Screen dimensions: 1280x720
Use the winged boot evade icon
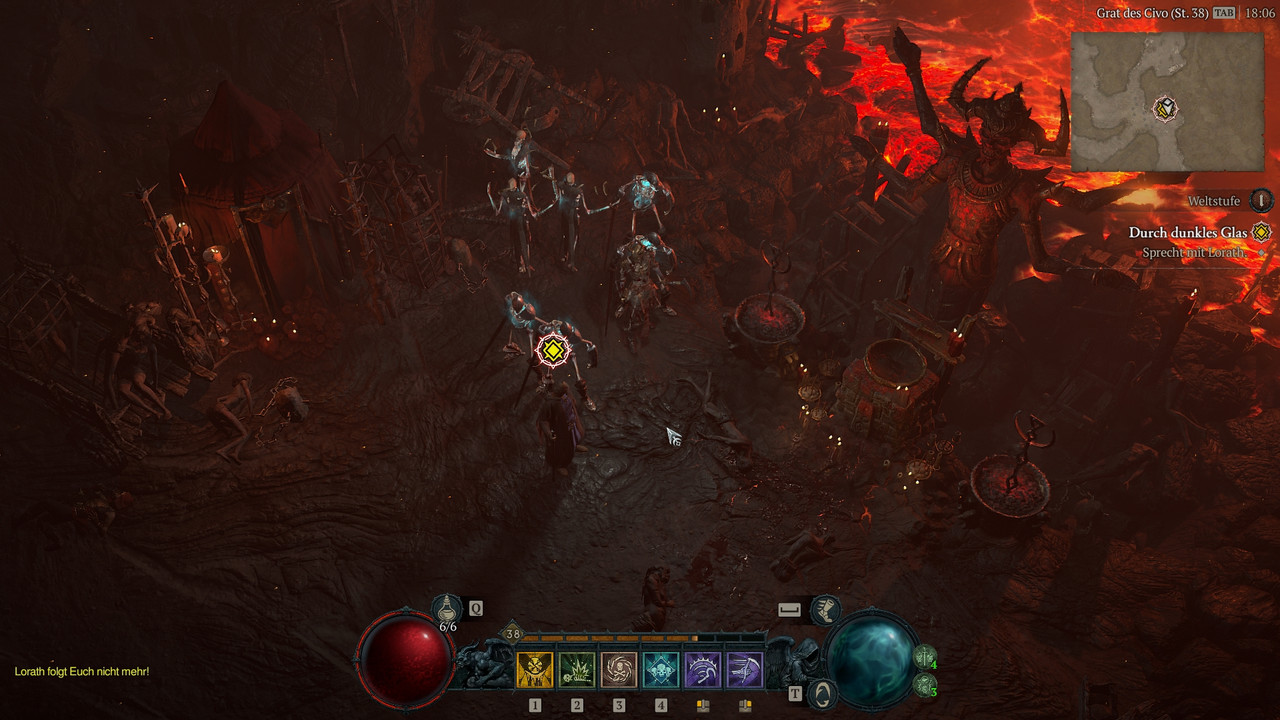click(x=825, y=609)
